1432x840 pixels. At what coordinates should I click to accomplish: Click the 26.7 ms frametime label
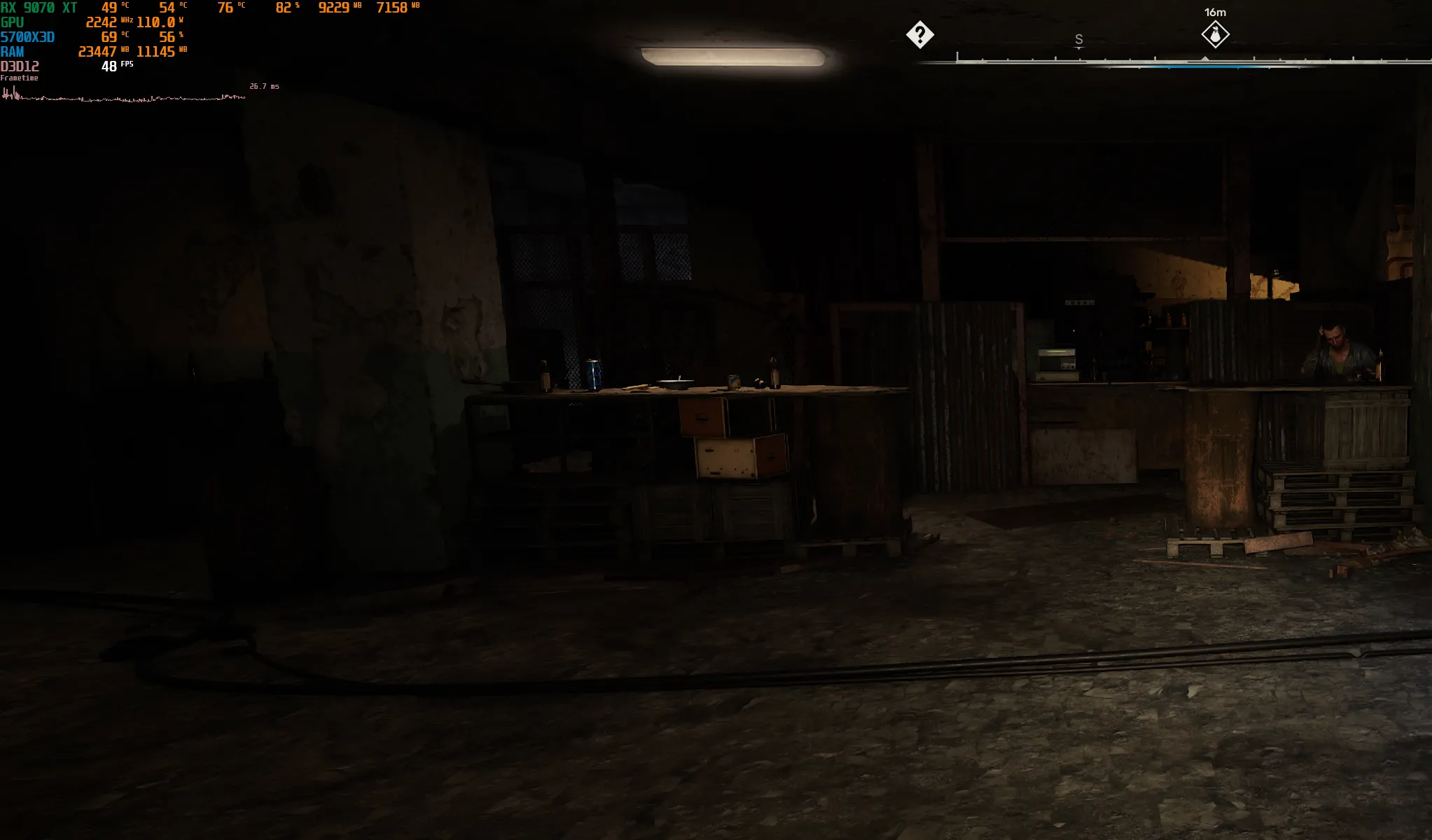(264, 85)
